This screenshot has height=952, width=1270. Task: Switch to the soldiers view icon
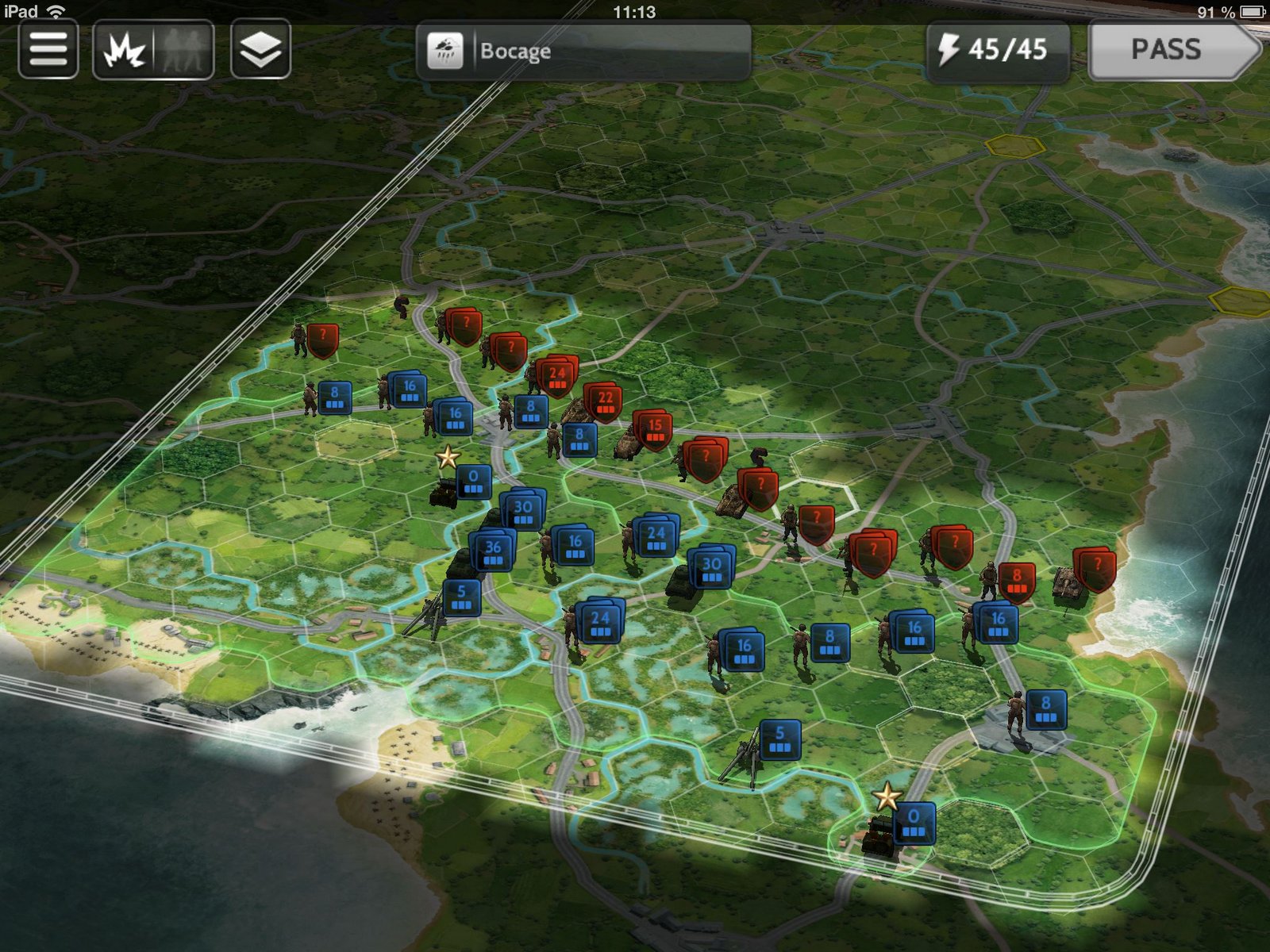[x=184, y=52]
